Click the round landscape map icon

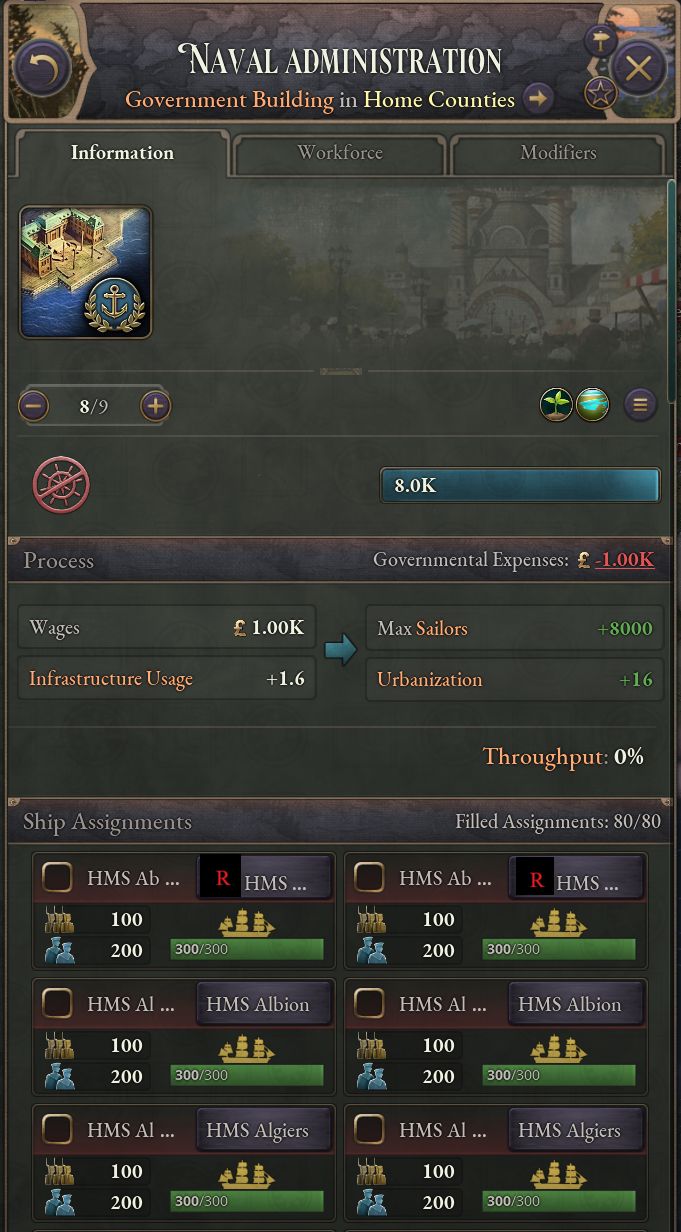(x=593, y=405)
